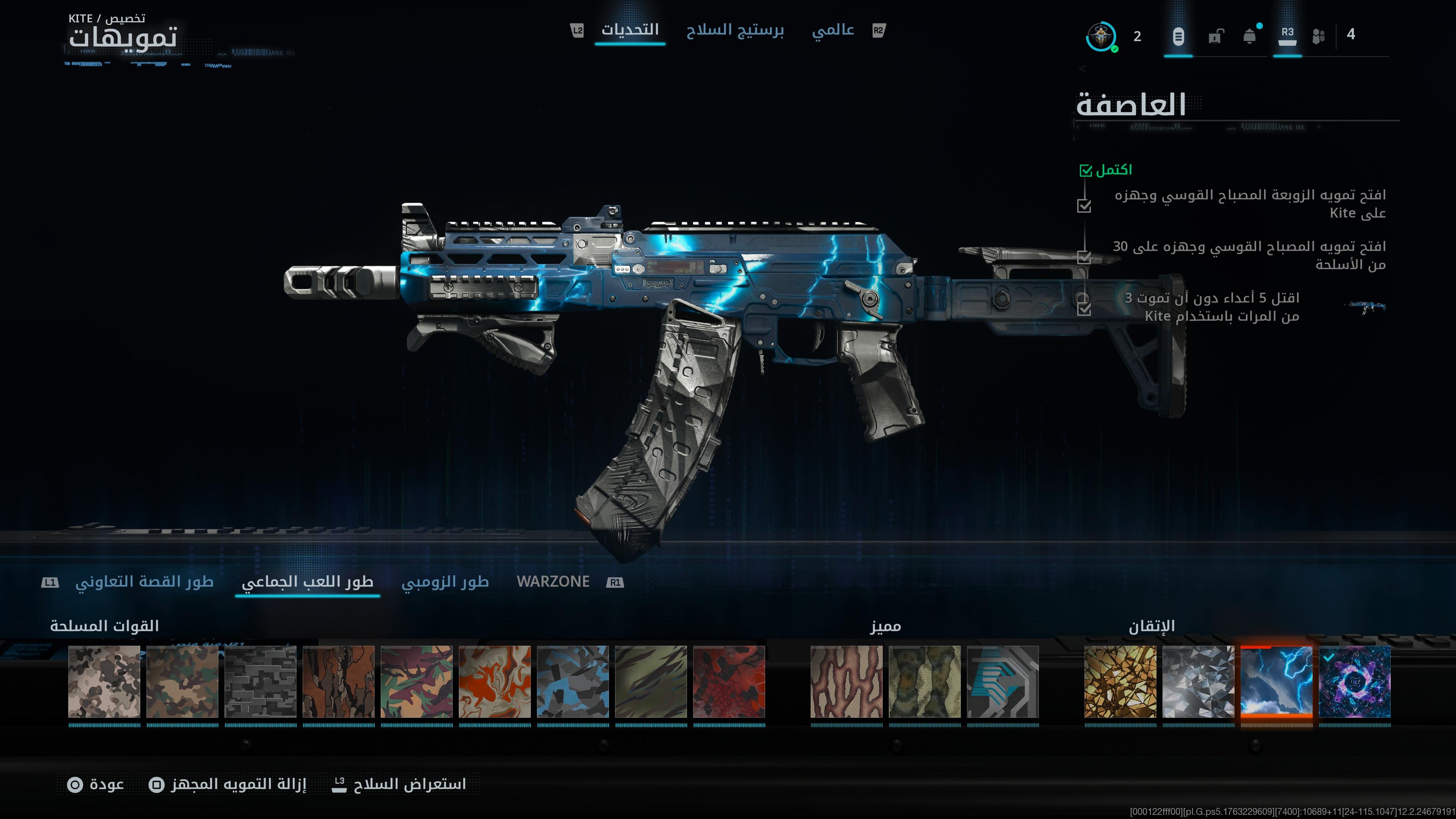
Task: Switch to the التحديات tab
Action: (630, 30)
